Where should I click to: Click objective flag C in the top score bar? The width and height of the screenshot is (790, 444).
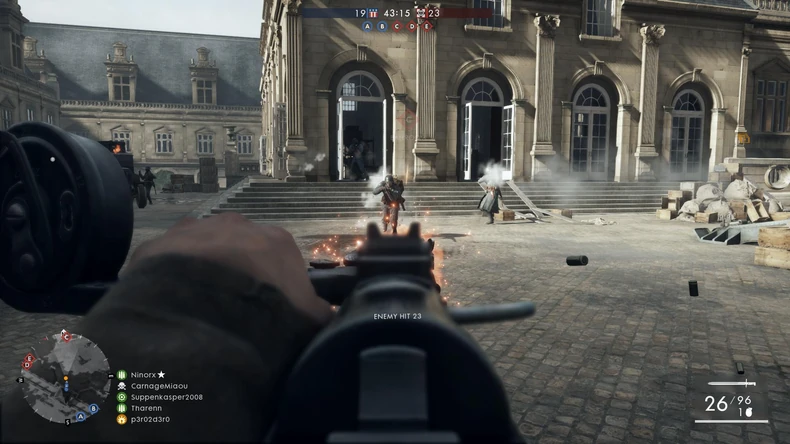click(x=397, y=26)
